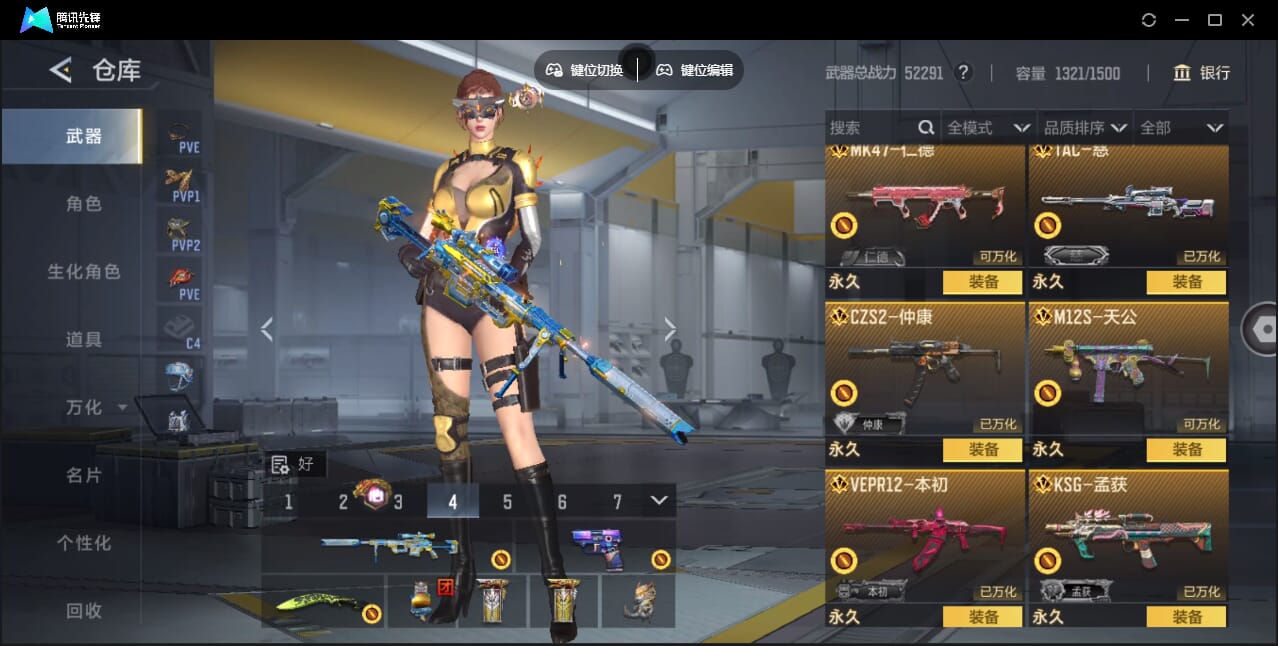This screenshot has width=1278, height=646.
Task: Switch to the 个性化 personalization tab
Action: pos(84,544)
